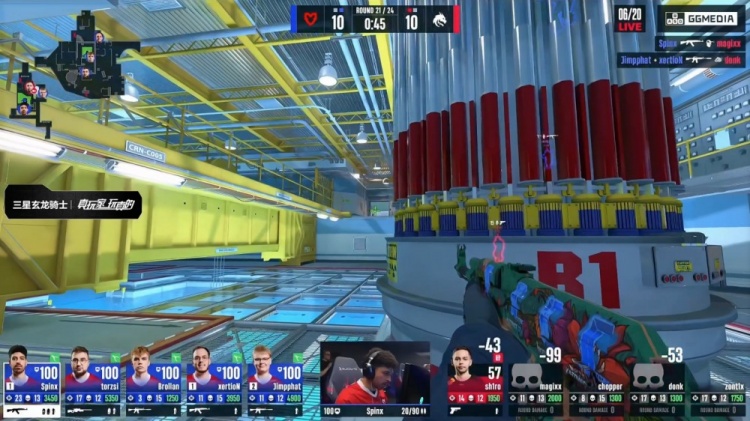The image size is (750, 421).
Task: Select torzsi's player card
Action: pos(93,382)
